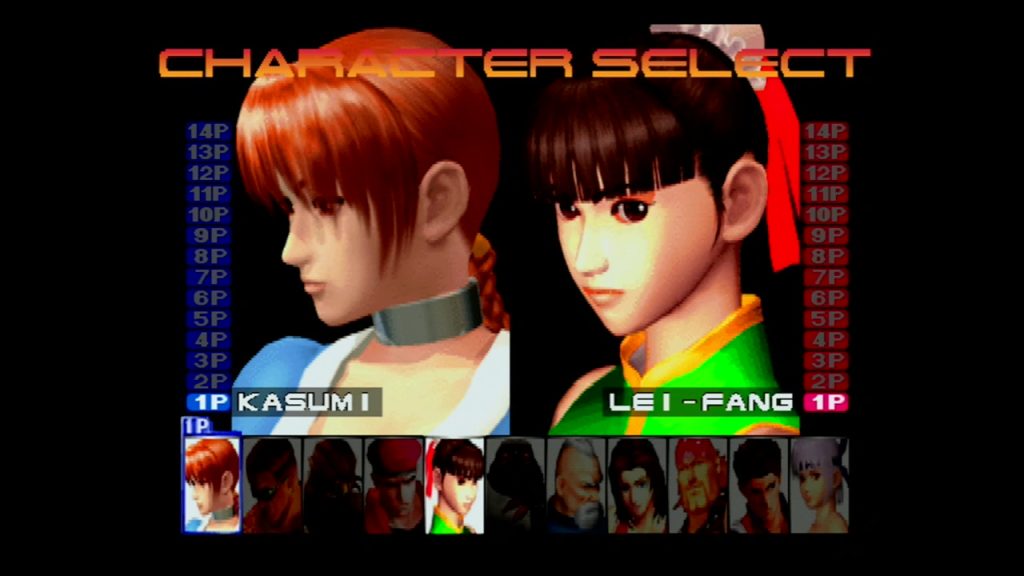The width and height of the screenshot is (1024, 576).
Task: Select the red 7P costume entry
Action: pos(825,277)
